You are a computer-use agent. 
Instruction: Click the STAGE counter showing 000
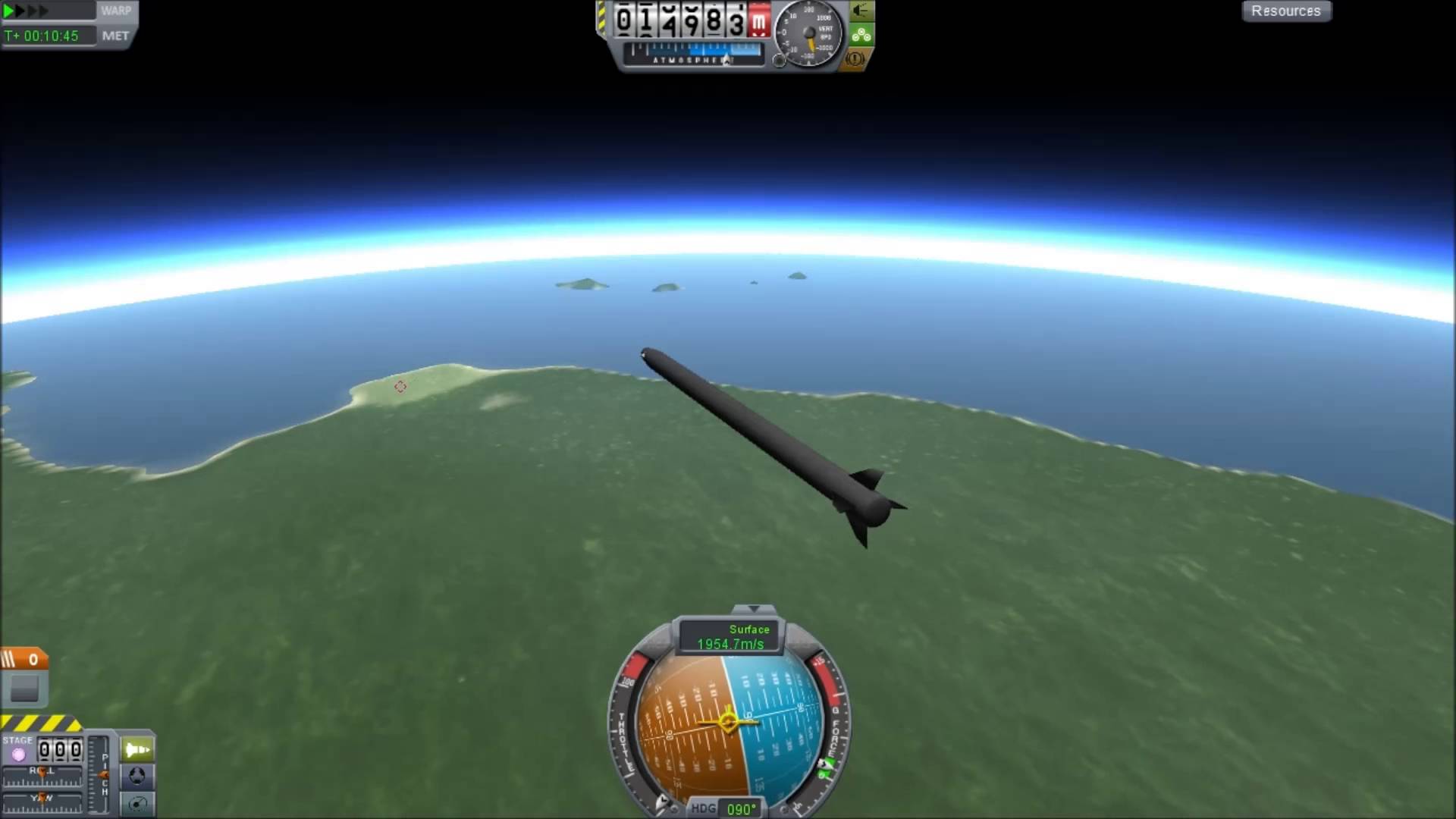(x=61, y=749)
